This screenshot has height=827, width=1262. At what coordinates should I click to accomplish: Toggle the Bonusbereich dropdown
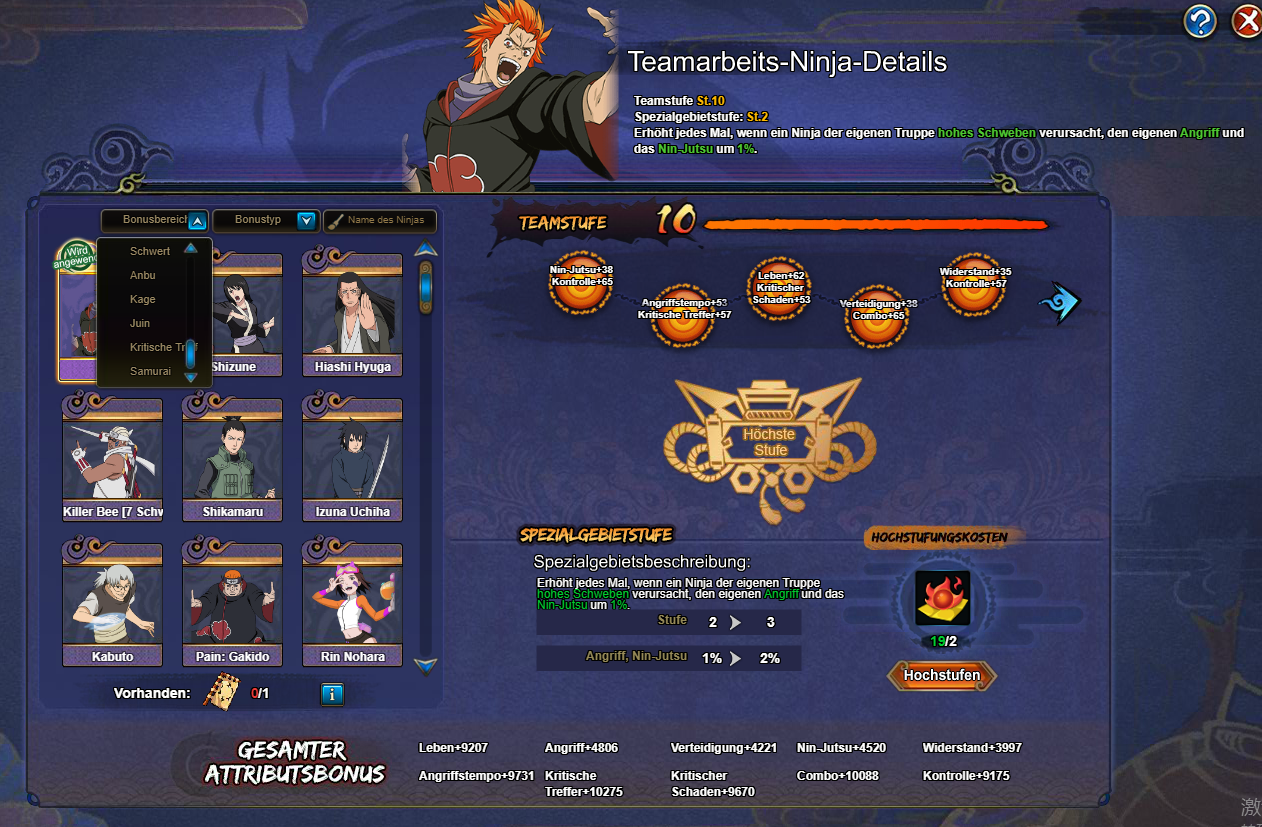coord(197,221)
